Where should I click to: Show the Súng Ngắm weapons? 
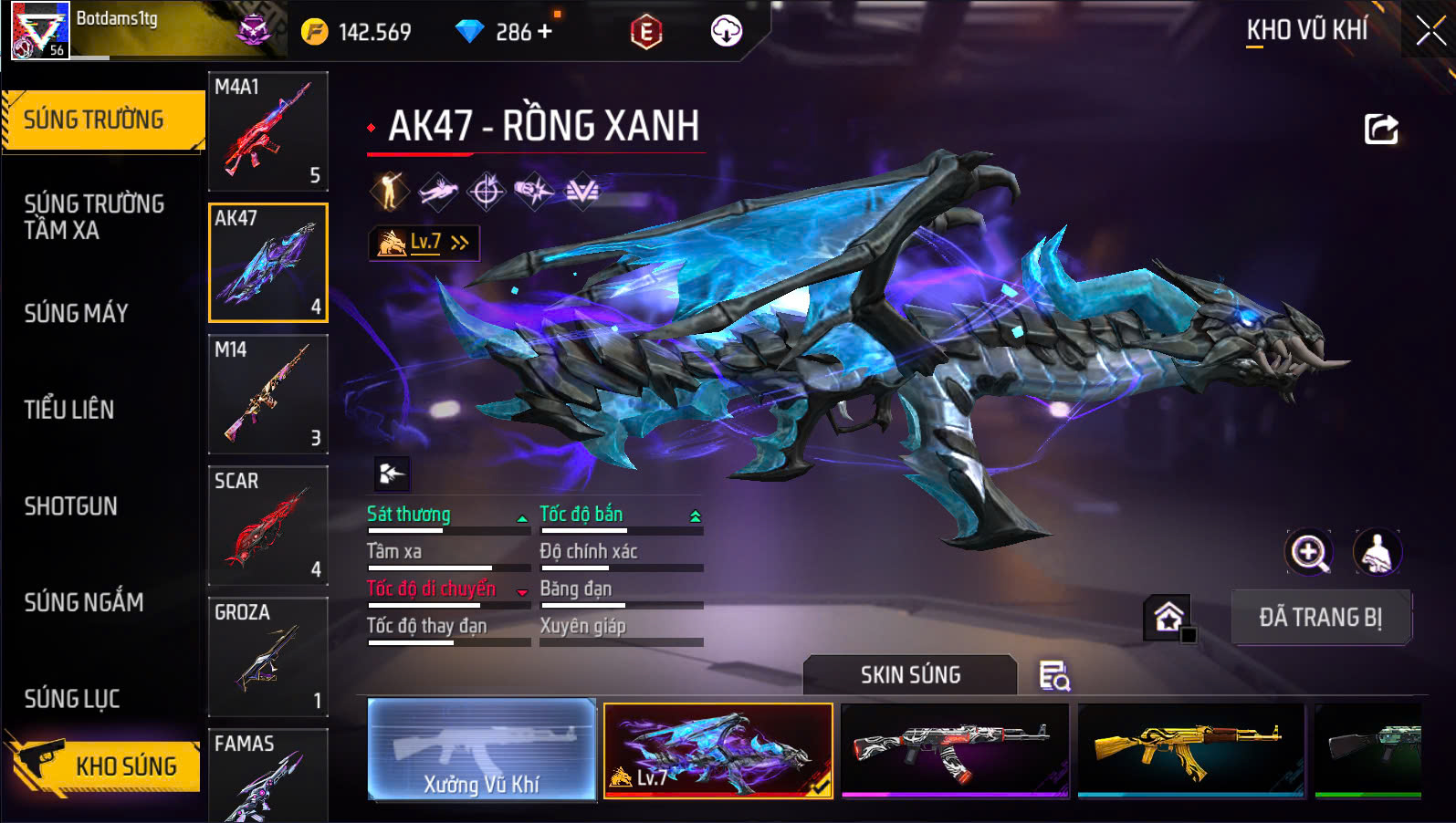(84, 602)
